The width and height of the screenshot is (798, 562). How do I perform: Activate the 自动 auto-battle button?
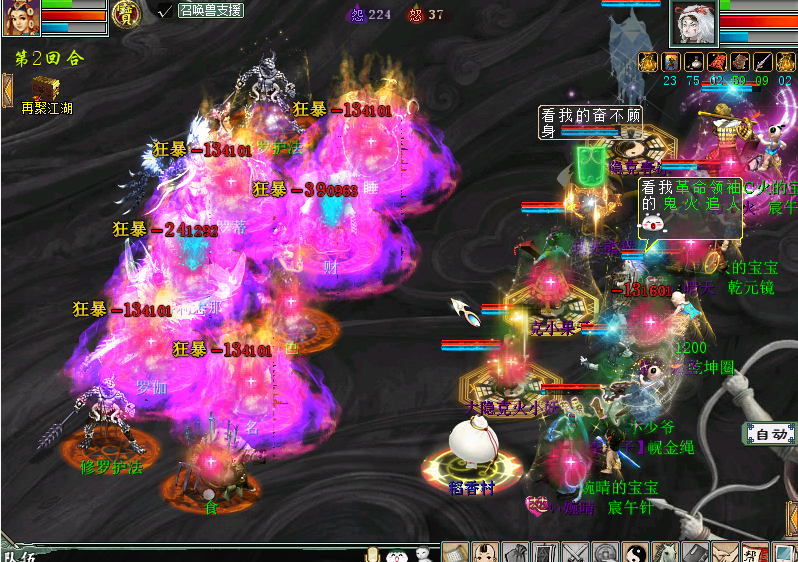coord(770,434)
